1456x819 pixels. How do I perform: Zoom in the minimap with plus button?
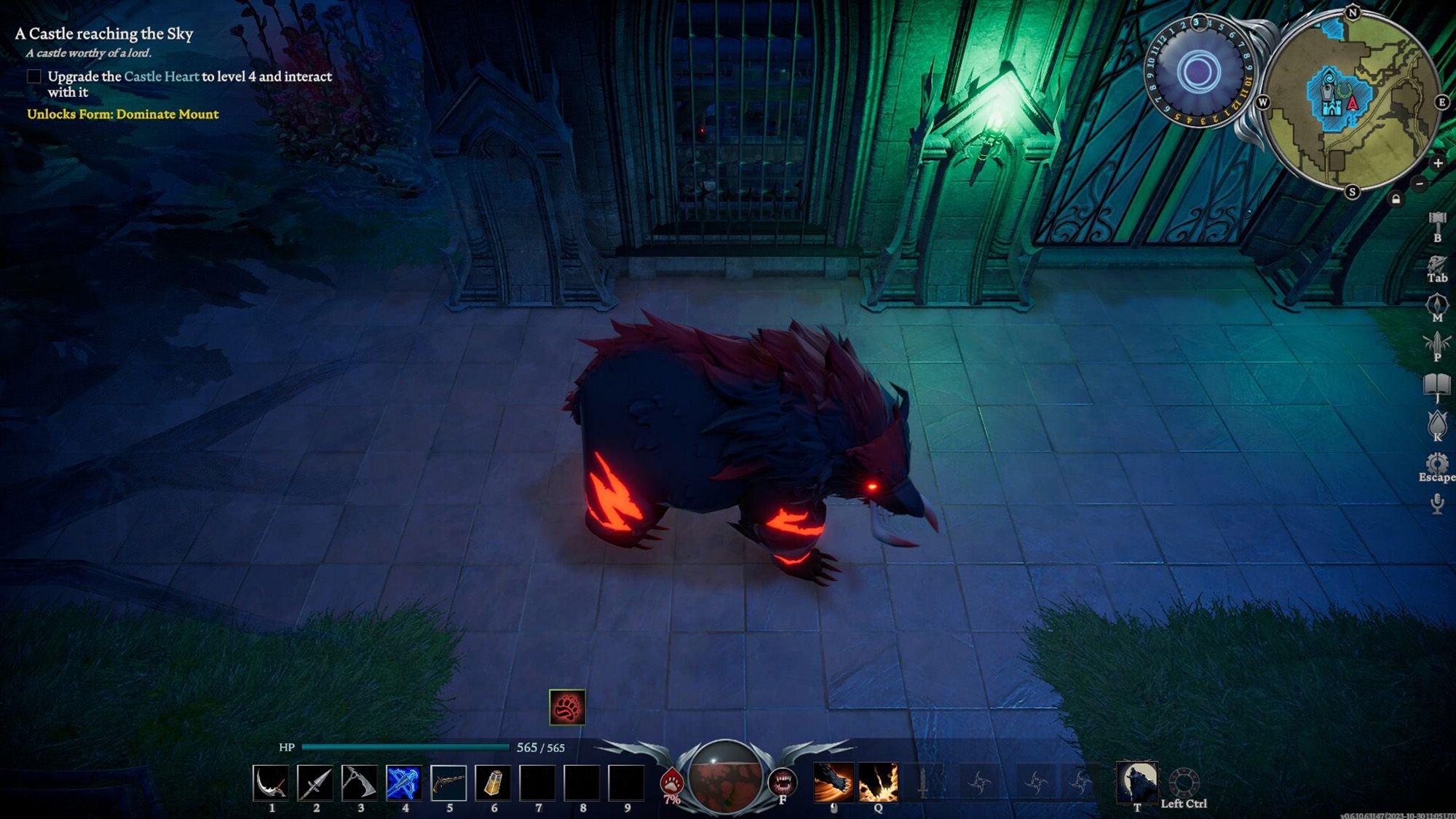1438,163
